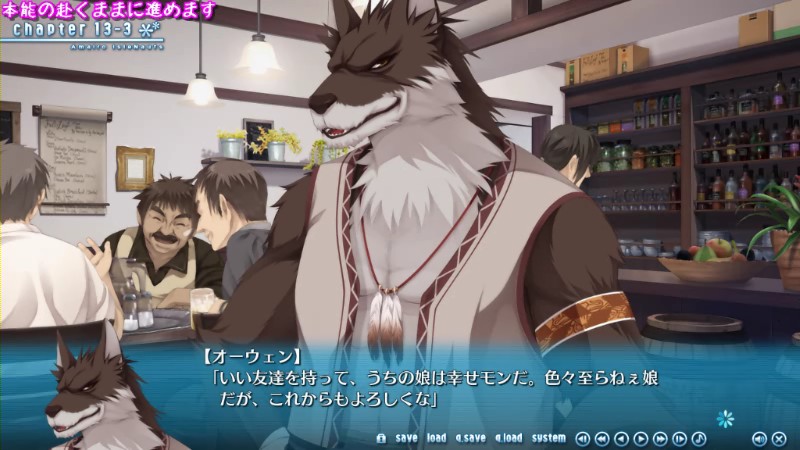Toggle the lock icon beside save

[380, 438]
